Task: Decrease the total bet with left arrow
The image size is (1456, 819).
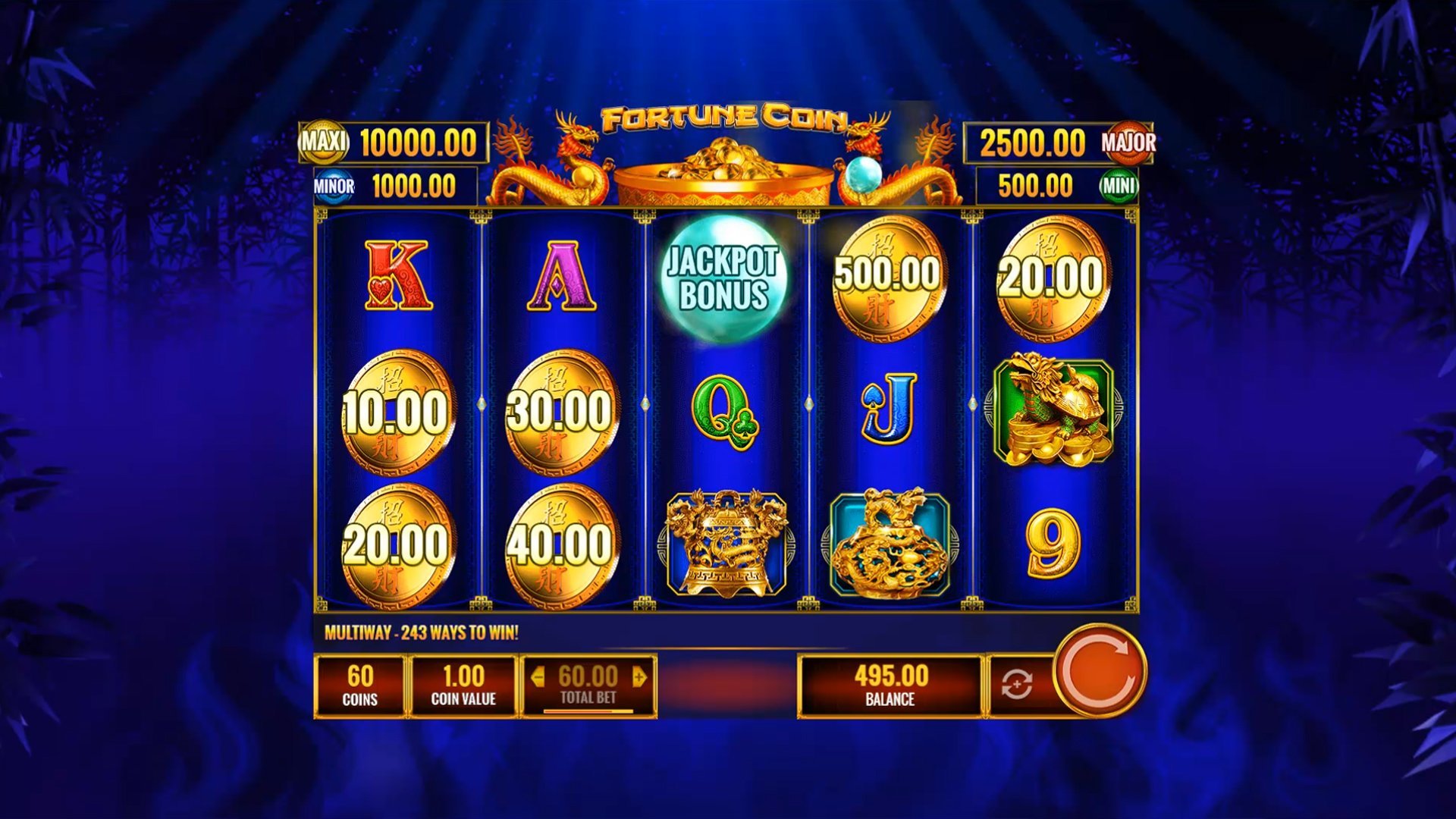Action: [538, 676]
